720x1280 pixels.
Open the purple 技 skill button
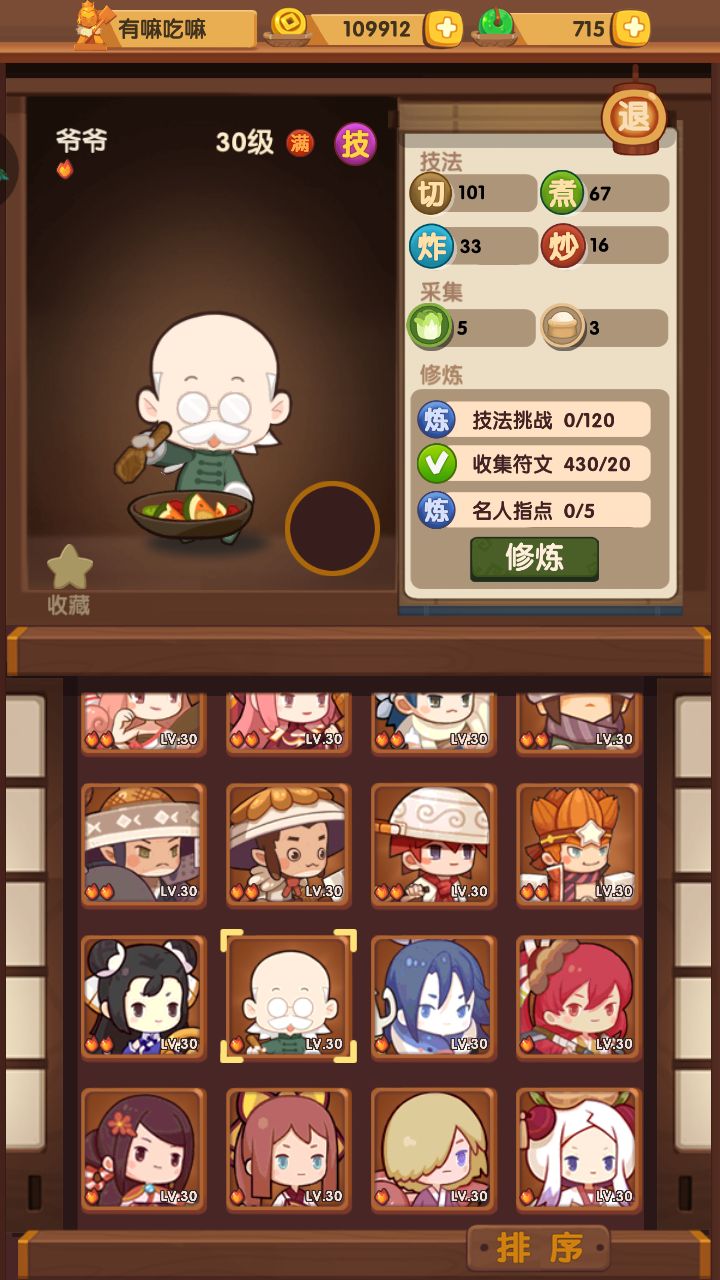pyautogui.click(x=355, y=144)
